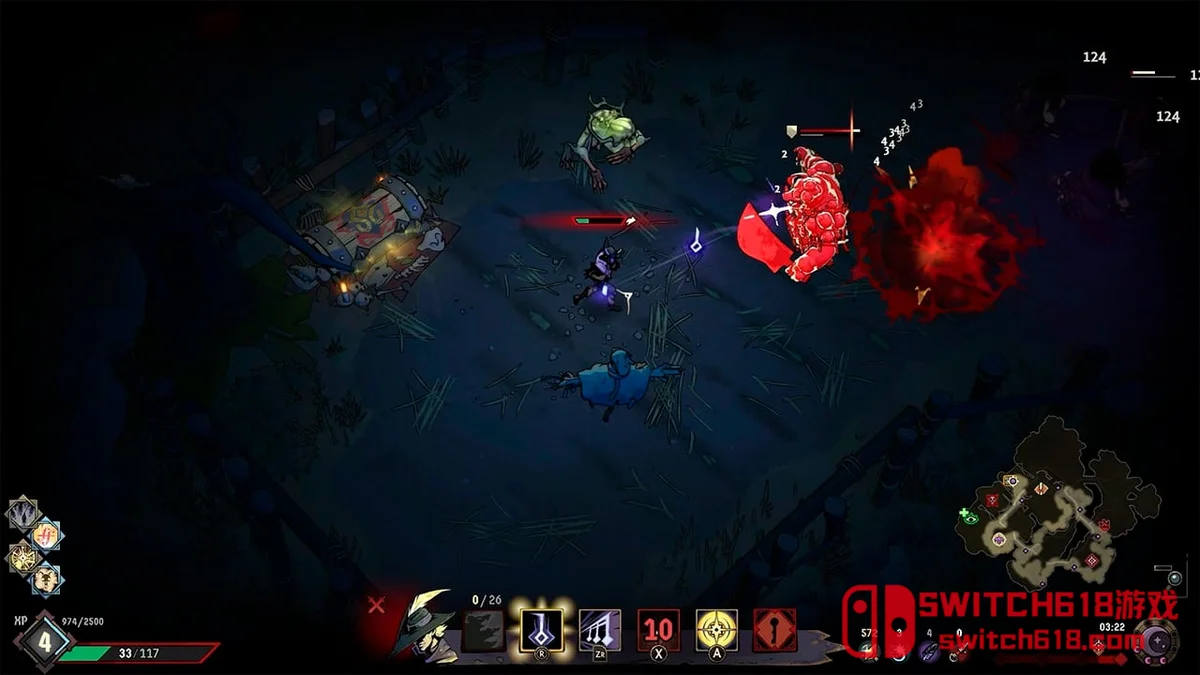Inspect the orange swirl passive icon

tap(46, 536)
